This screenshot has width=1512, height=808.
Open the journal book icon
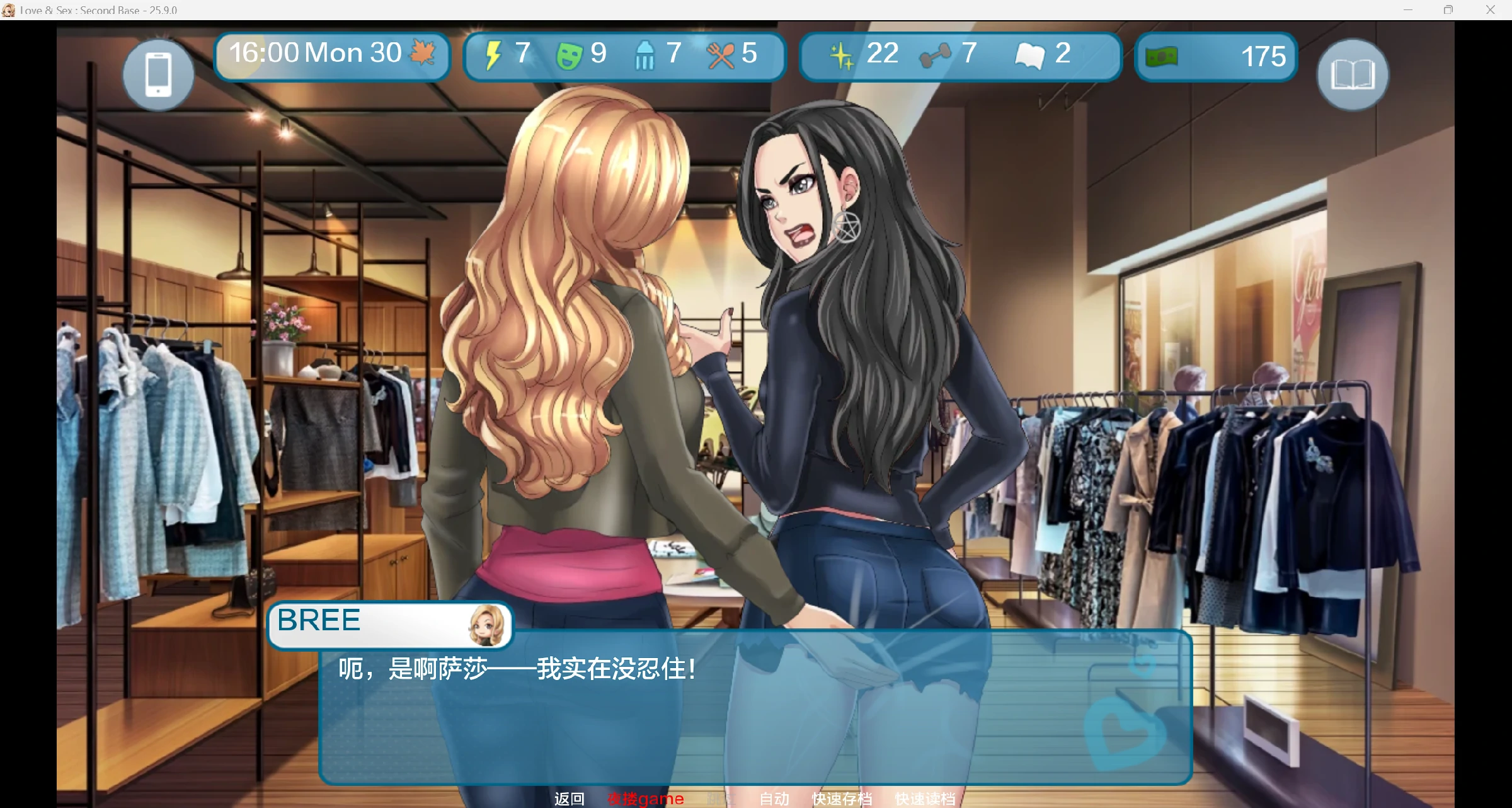1353,75
